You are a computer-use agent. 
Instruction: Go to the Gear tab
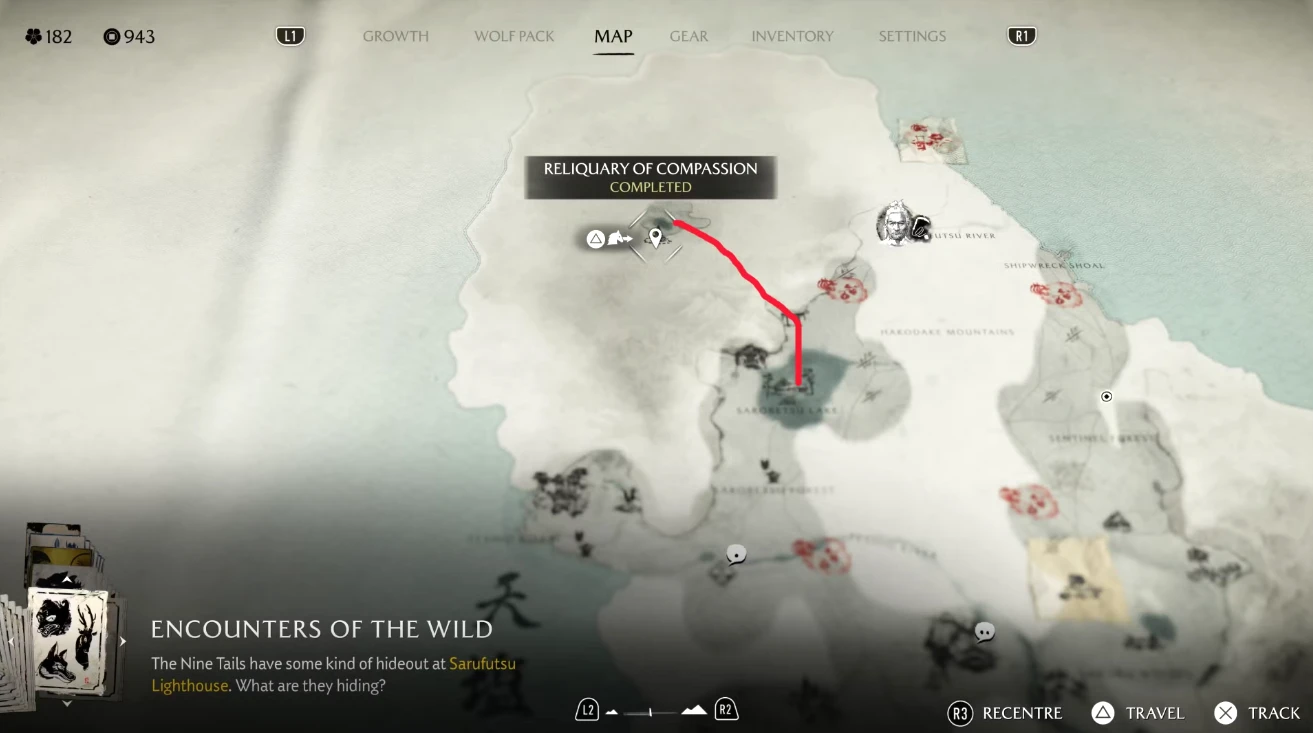click(x=689, y=36)
